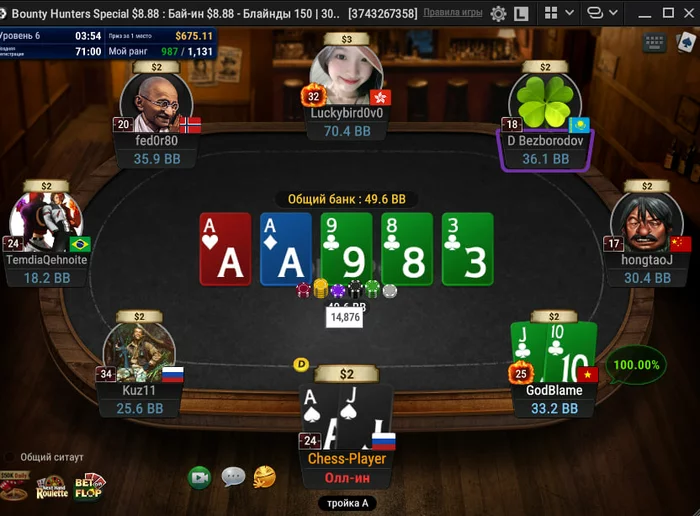Image resolution: width=700 pixels, height=516 pixels.
Task: Click the spade cards icon
Action: (x=687, y=43)
